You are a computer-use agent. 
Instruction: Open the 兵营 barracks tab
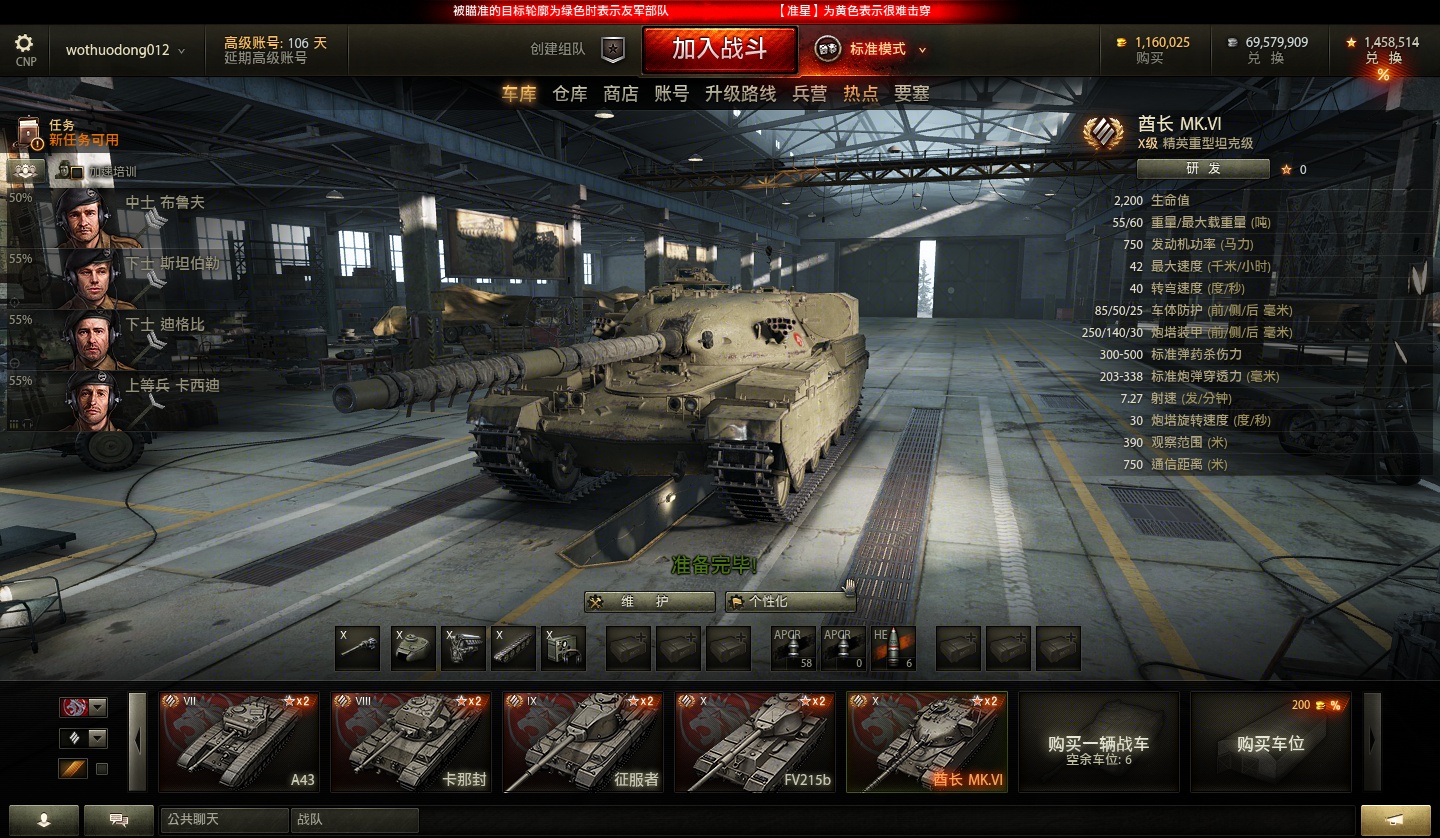click(x=809, y=94)
